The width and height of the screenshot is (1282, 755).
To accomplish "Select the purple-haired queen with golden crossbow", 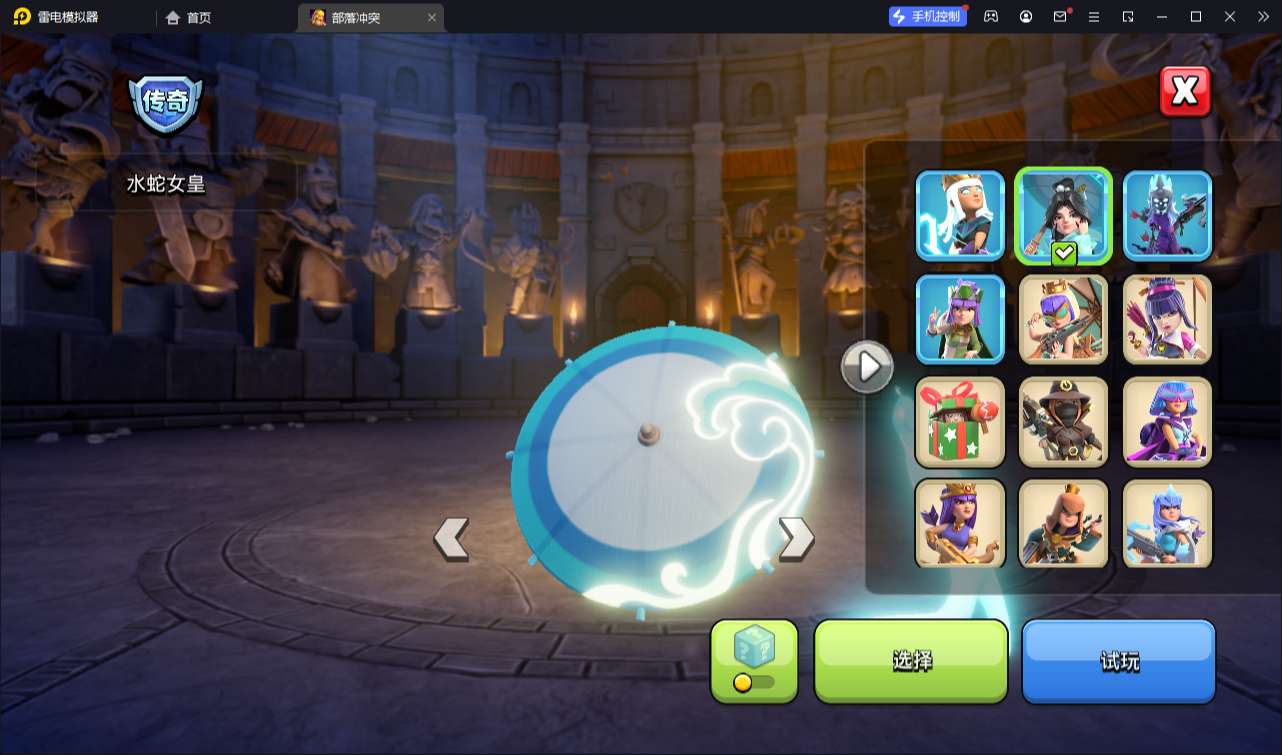I will tap(960, 524).
